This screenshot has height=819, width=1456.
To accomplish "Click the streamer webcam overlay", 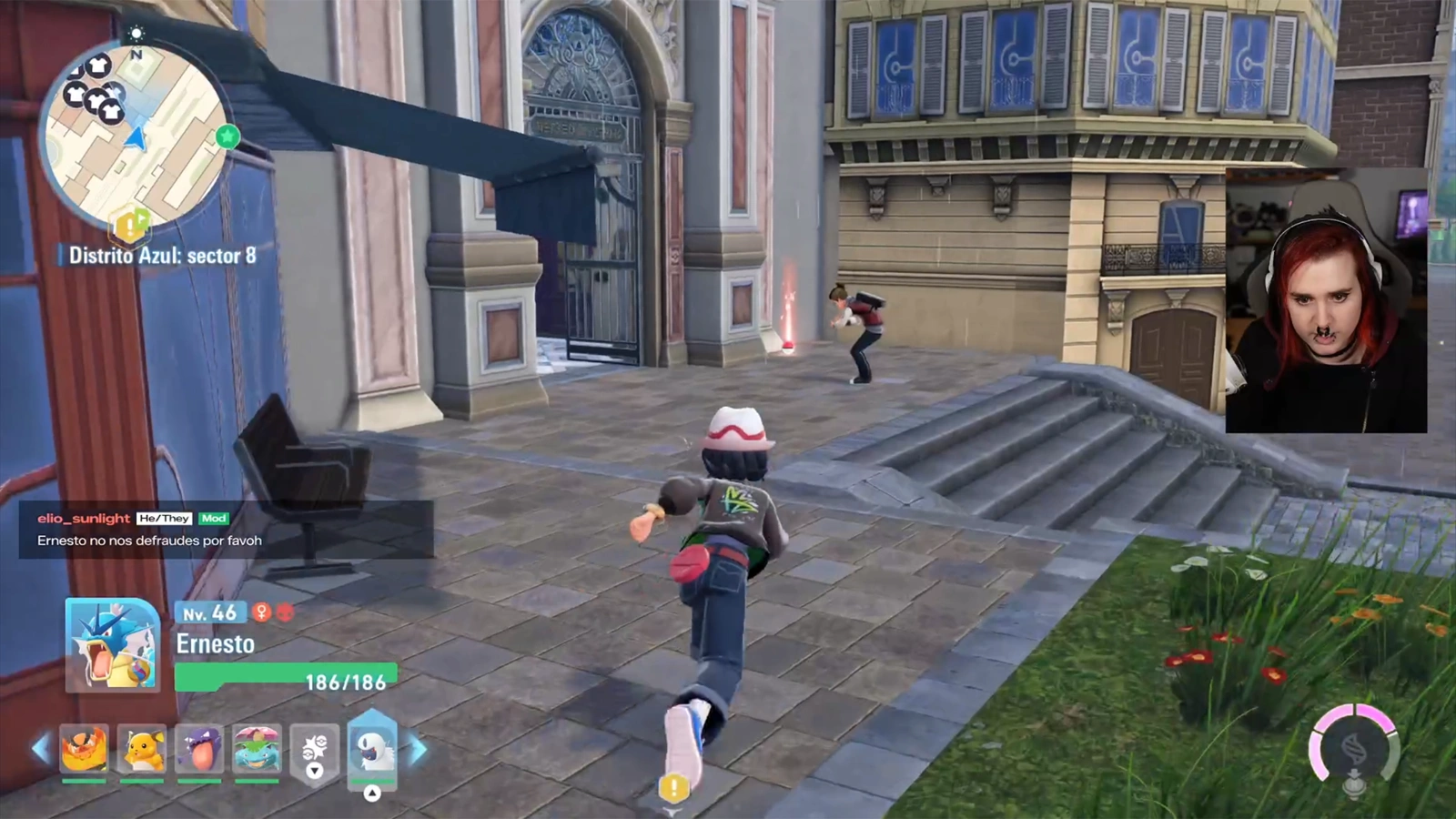I will [x=1326, y=300].
